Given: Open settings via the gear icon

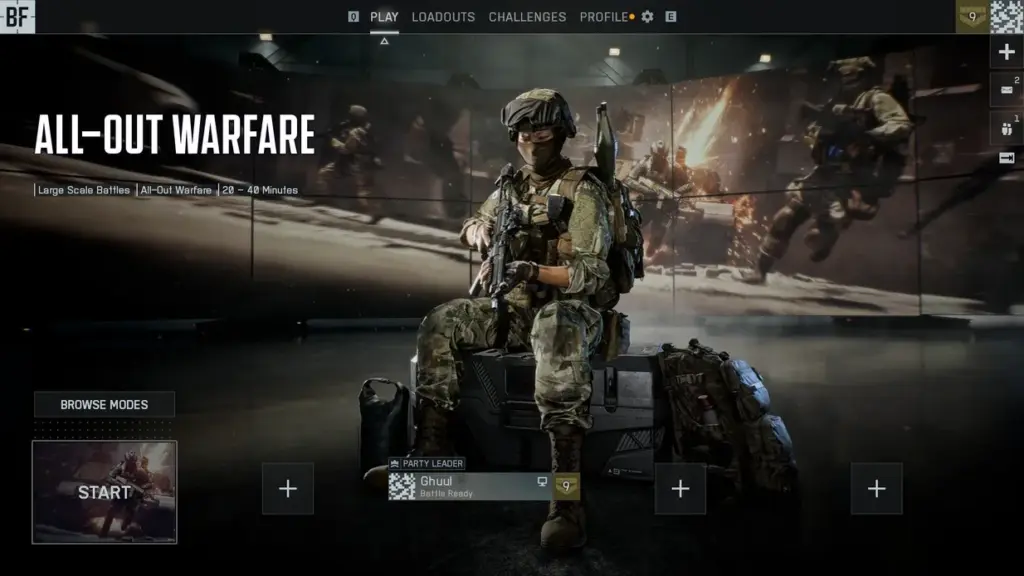Looking at the screenshot, I should point(648,17).
